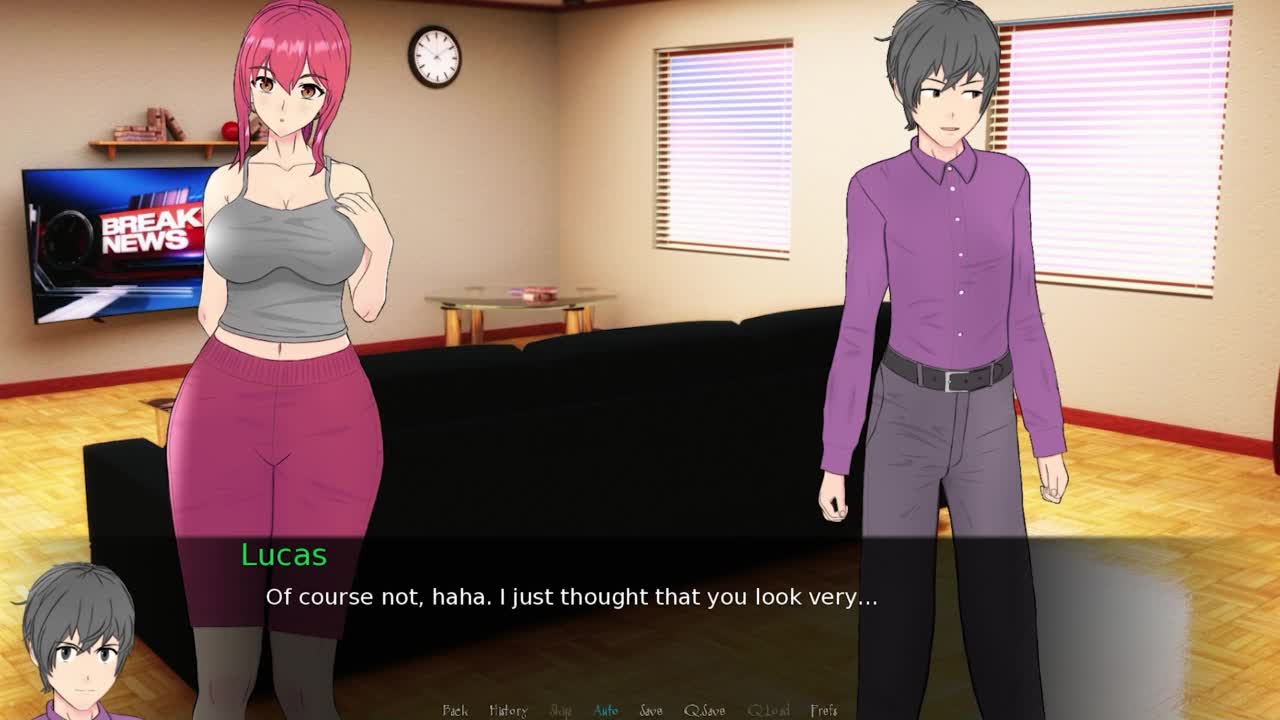The width and height of the screenshot is (1280, 720).
Task: Open the Save game screen
Action: point(651,710)
